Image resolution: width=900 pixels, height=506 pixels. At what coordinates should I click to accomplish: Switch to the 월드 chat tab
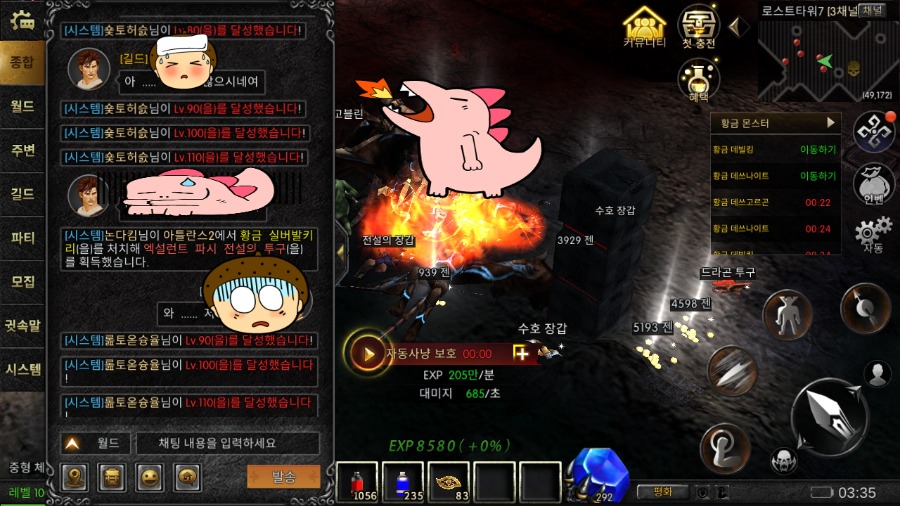pos(22,105)
